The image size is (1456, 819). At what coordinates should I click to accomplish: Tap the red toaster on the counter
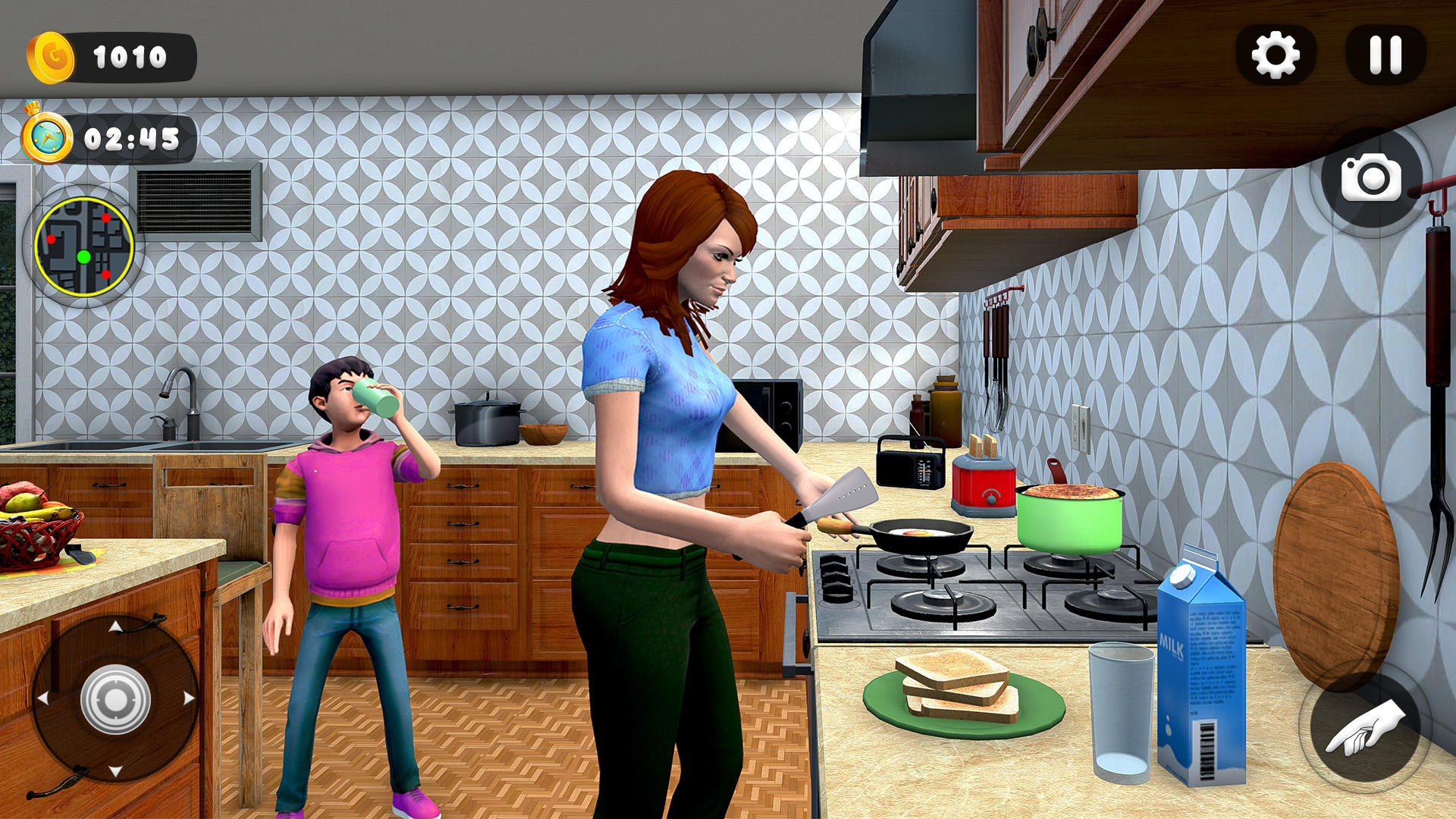pyautogui.click(x=982, y=485)
